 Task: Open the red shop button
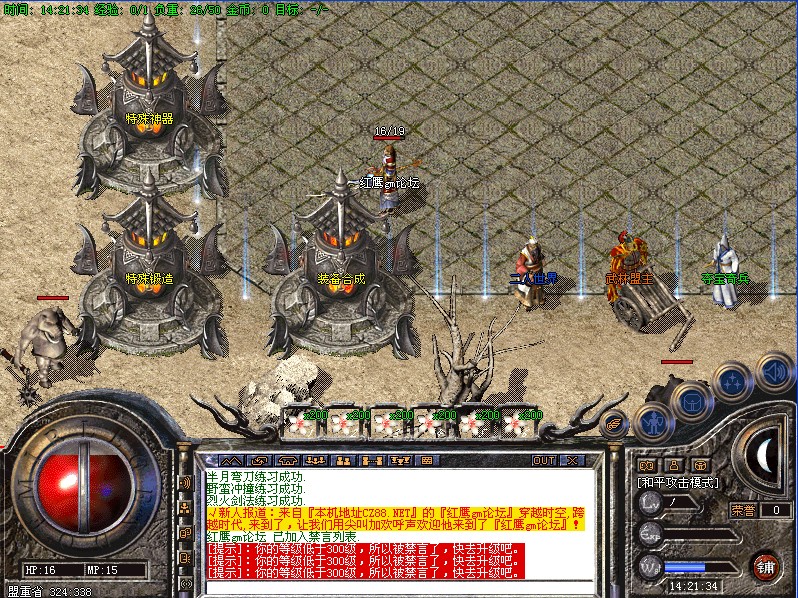[x=765, y=566]
